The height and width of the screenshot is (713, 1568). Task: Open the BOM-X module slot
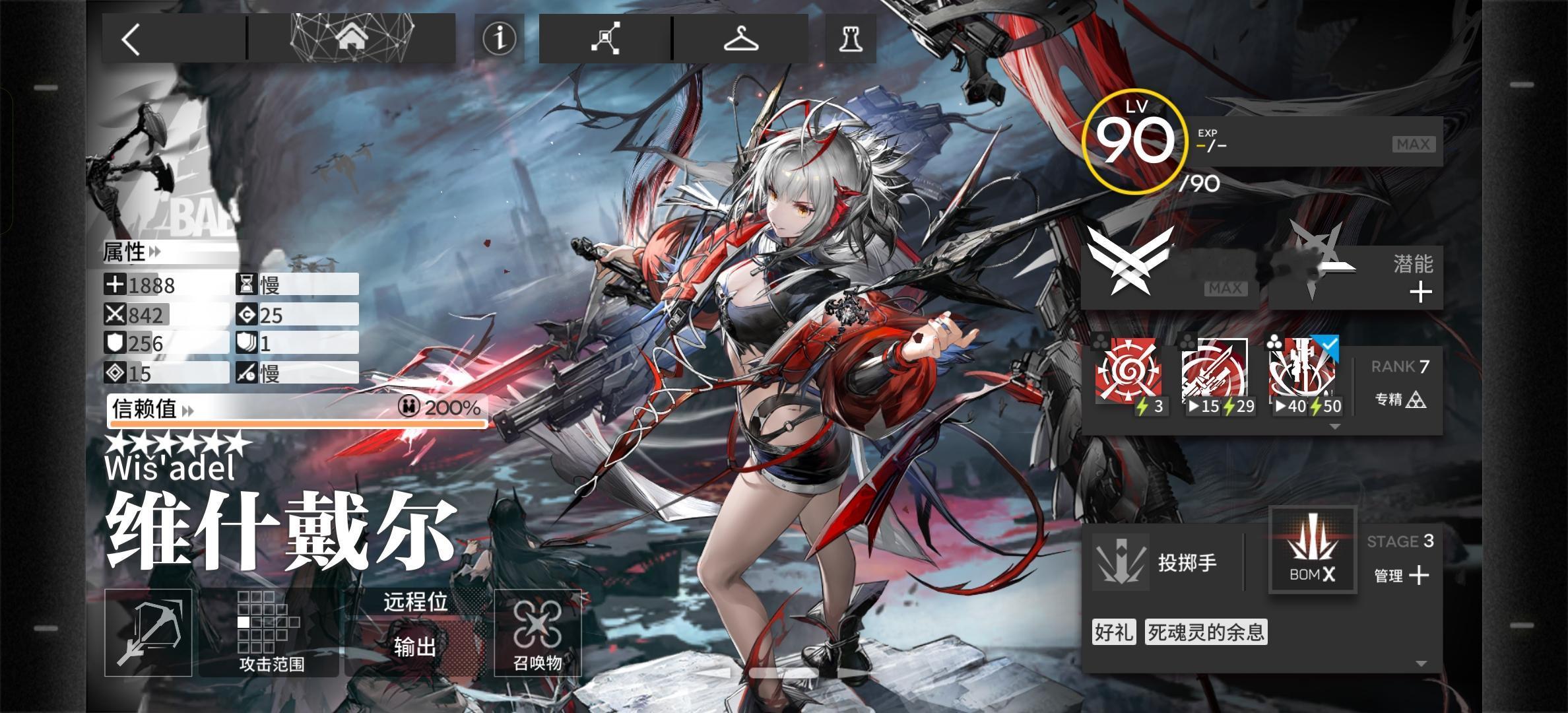[x=1312, y=551]
